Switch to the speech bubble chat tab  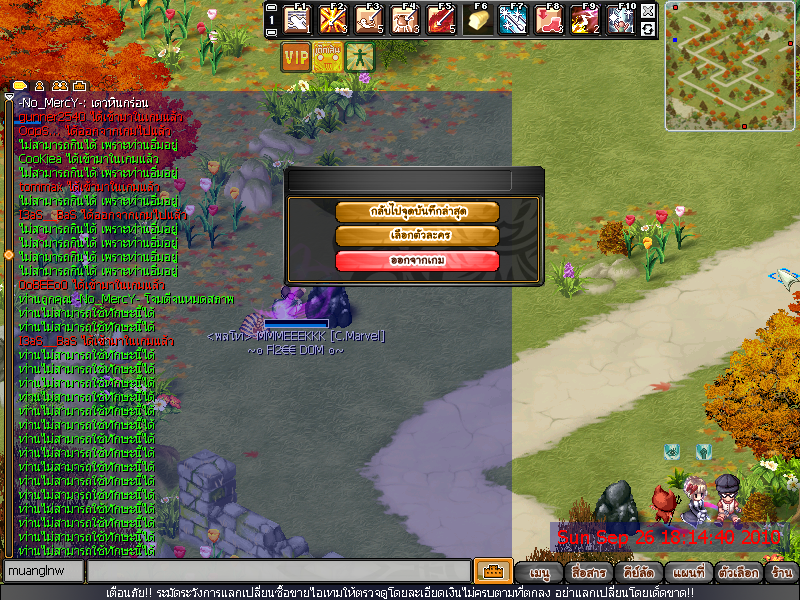[20, 85]
